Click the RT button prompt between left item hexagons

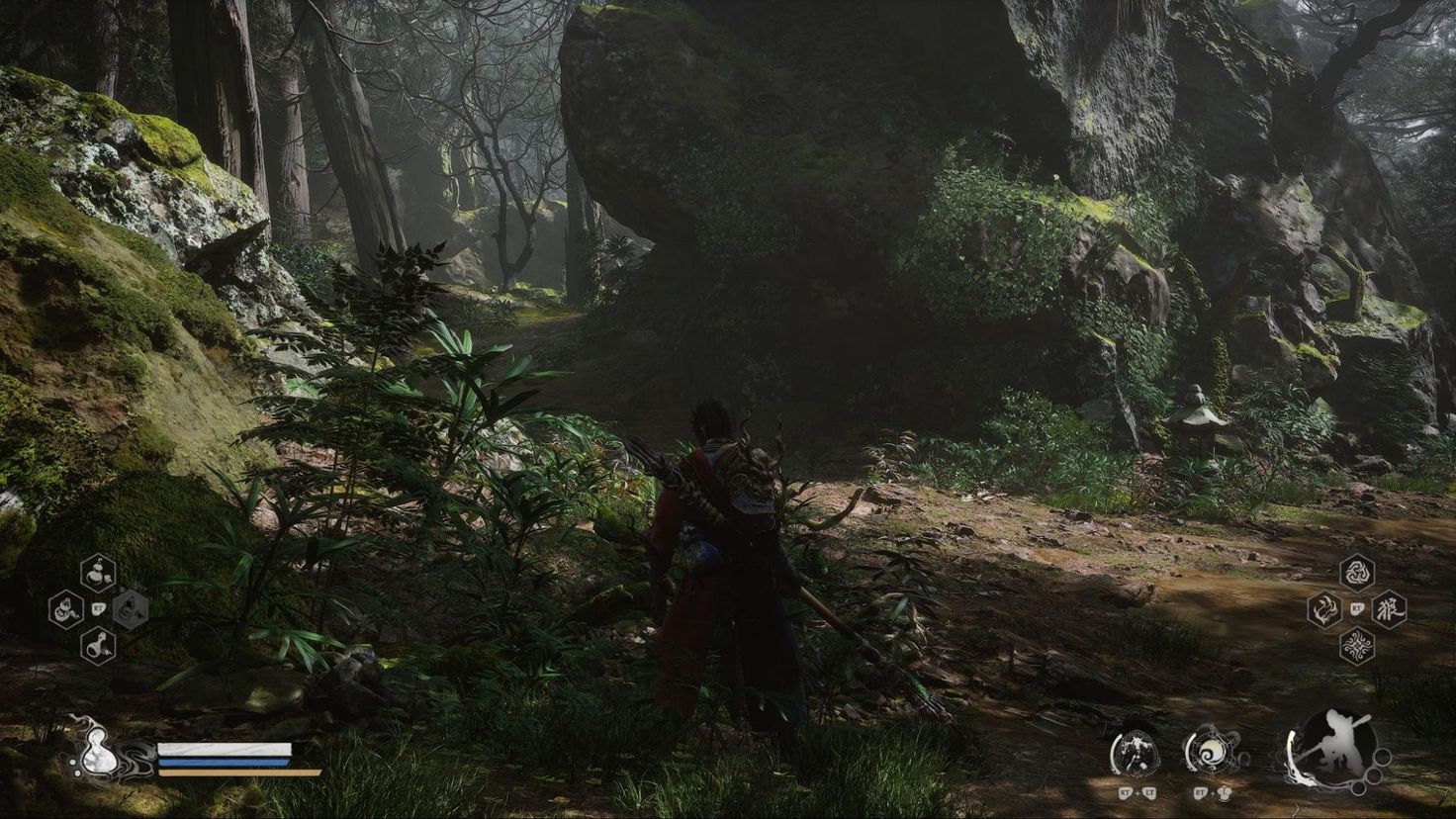(x=98, y=610)
